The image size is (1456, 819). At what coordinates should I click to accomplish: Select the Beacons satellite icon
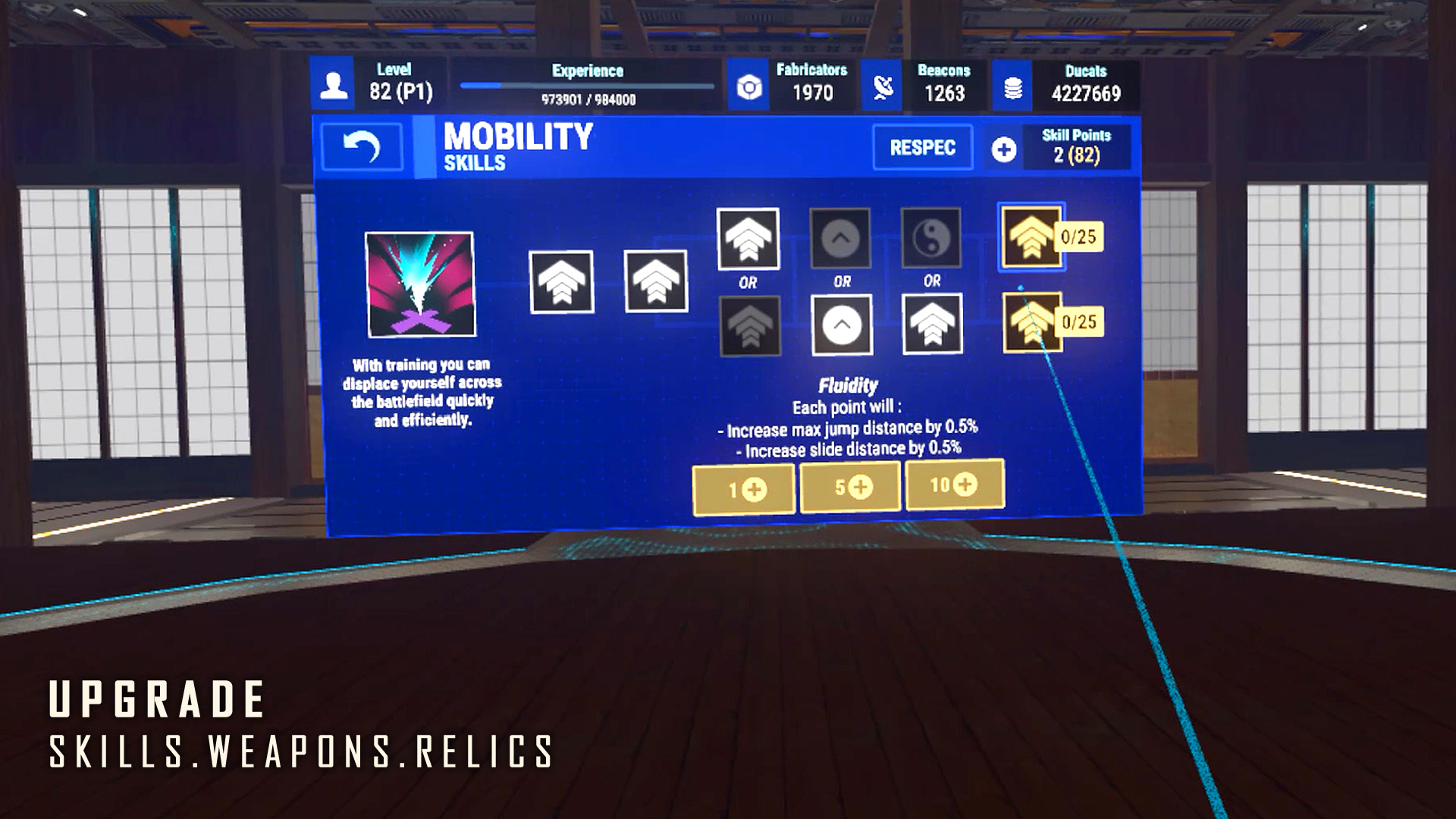(x=882, y=86)
